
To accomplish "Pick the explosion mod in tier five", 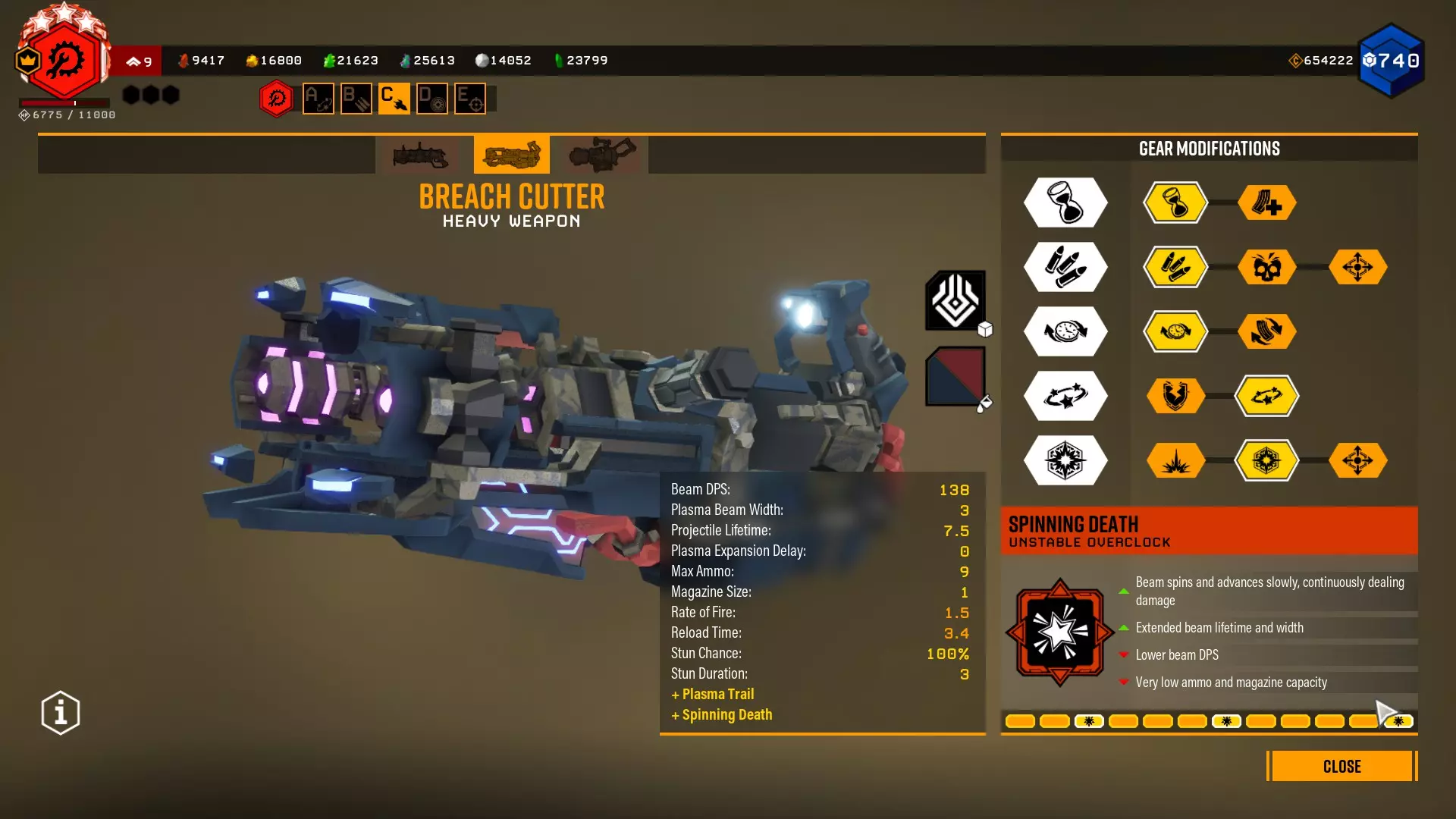I will click(x=1175, y=460).
